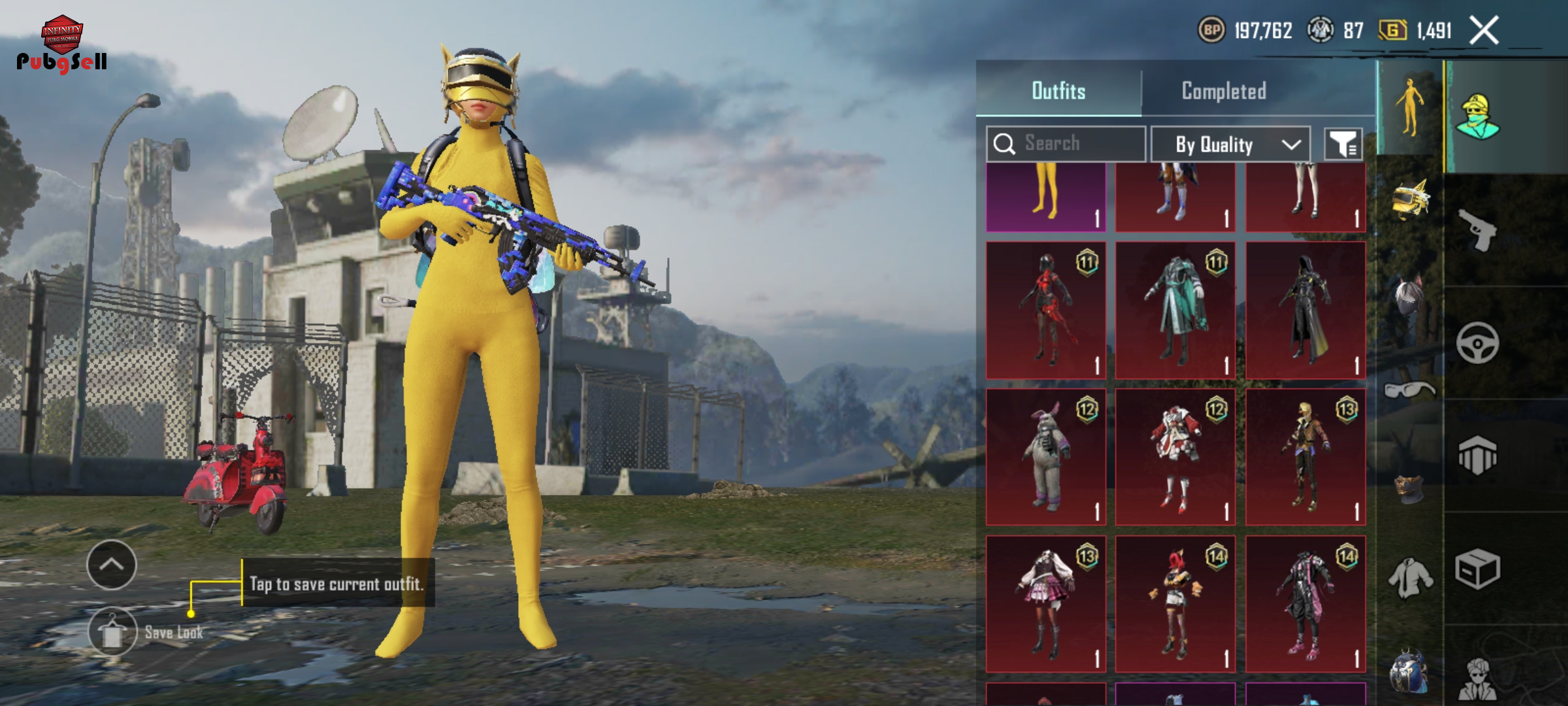Open the white jacket clothing category
The width and height of the screenshot is (1568, 706).
click(x=1410, y=577)
